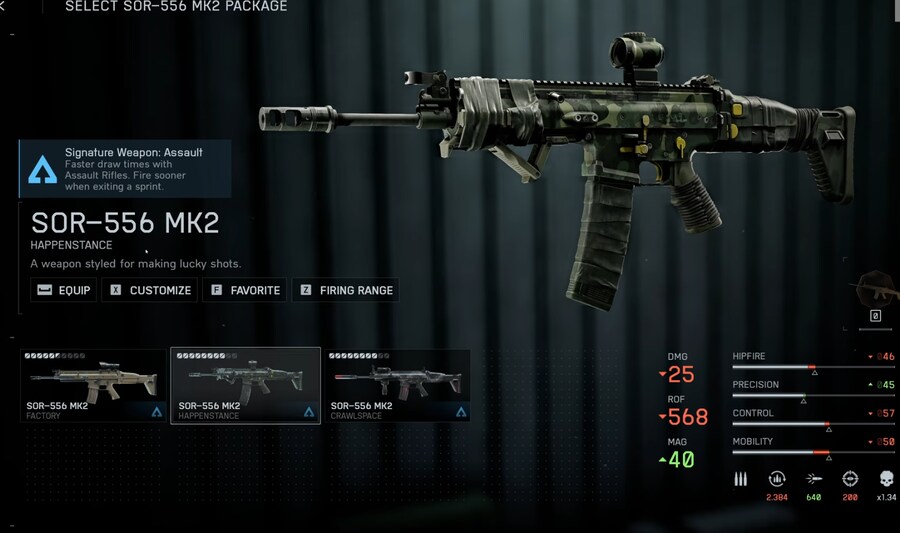Go back using the top-left arrow

(4, 7)
